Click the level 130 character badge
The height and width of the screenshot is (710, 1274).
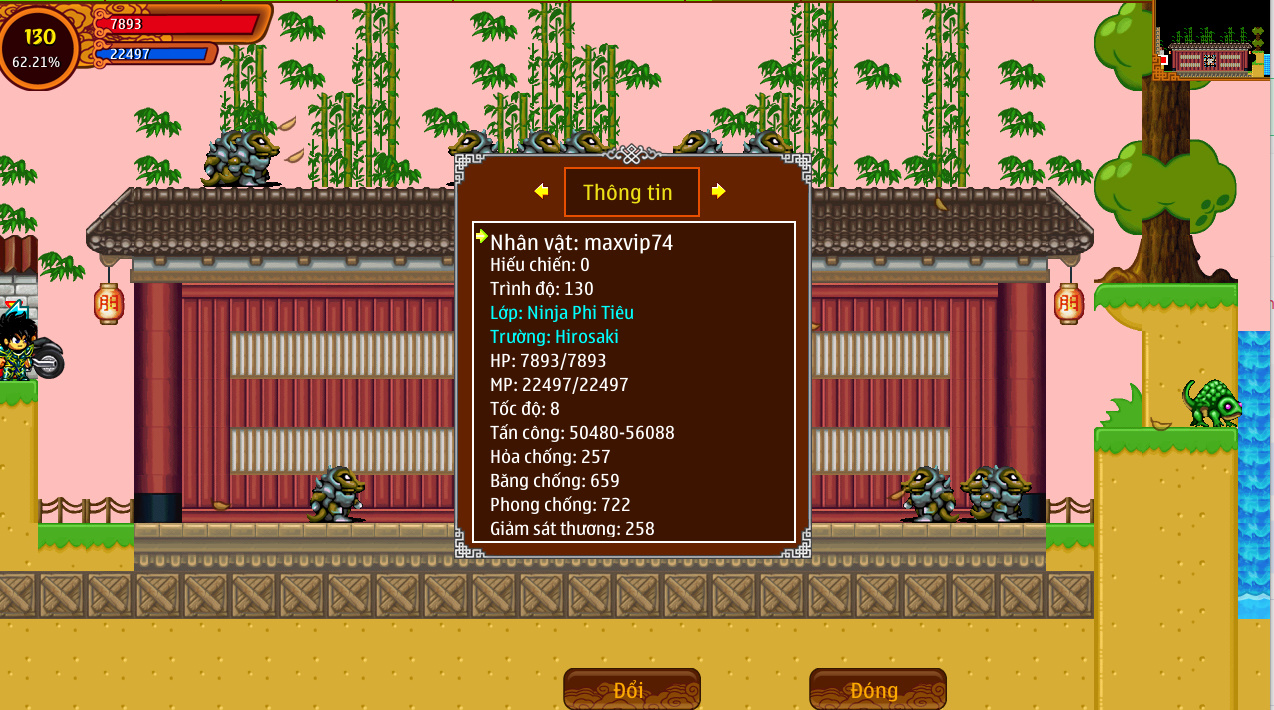coord(39,46)
